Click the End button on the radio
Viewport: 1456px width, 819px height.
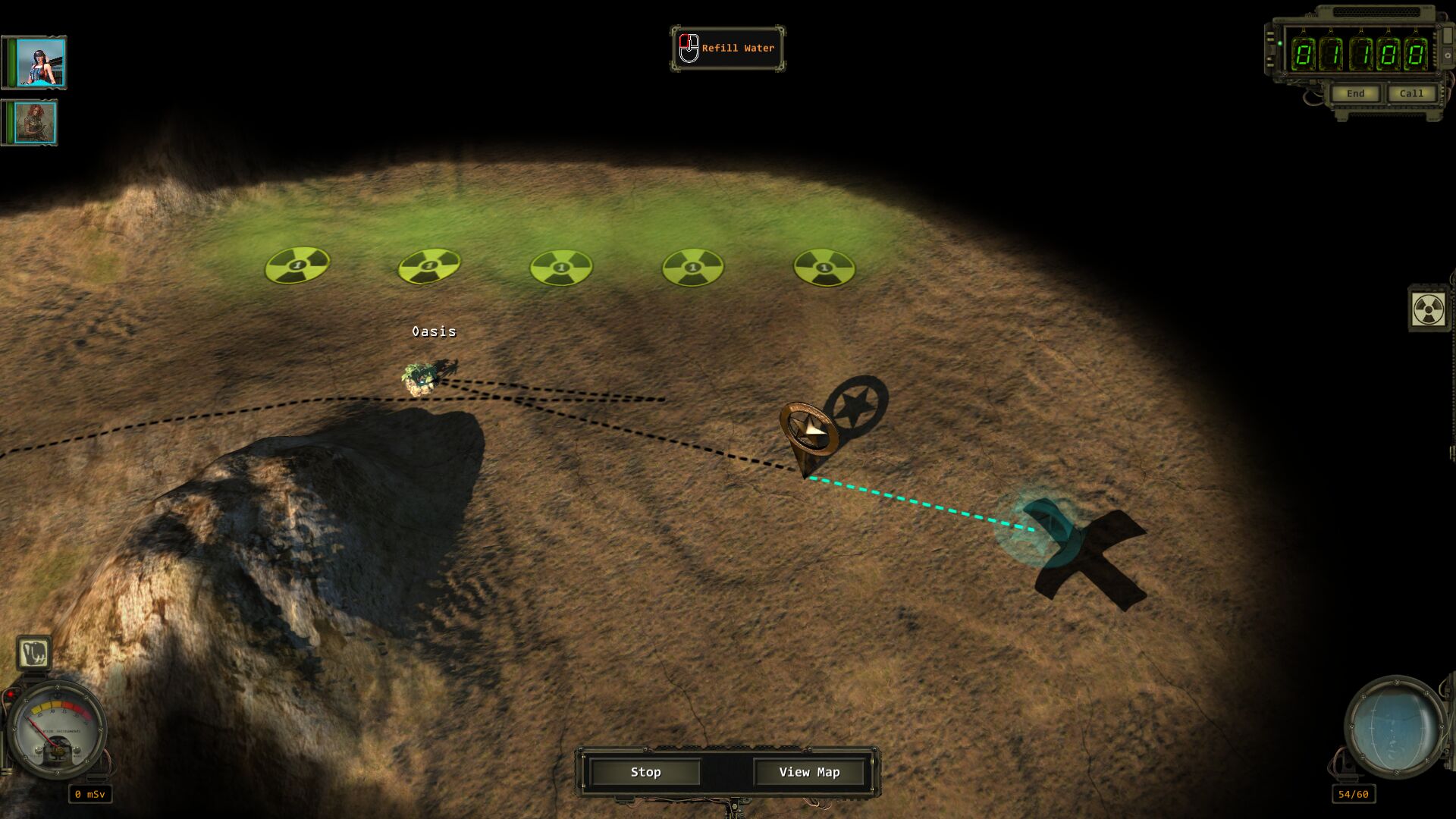click(1355, 93)
